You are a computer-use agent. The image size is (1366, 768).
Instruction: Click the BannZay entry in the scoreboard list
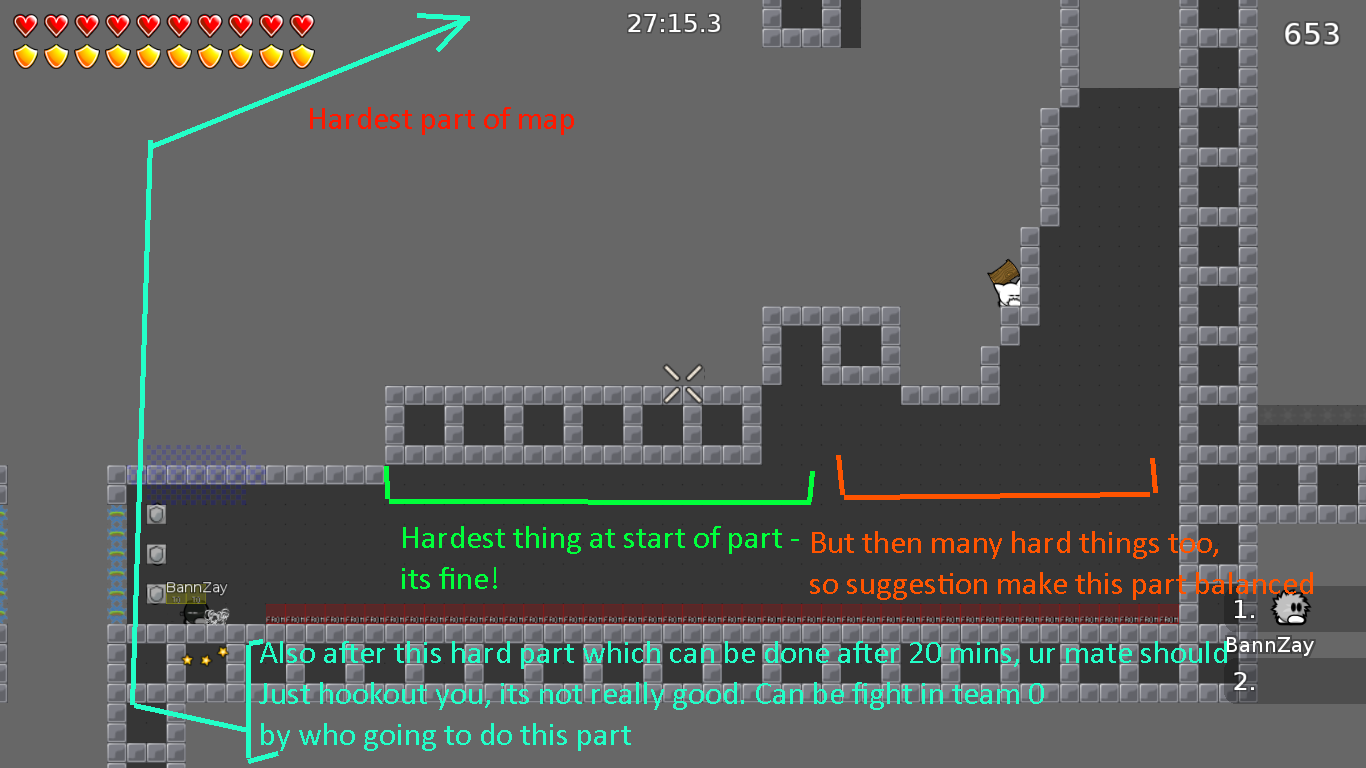point(1268,644)
